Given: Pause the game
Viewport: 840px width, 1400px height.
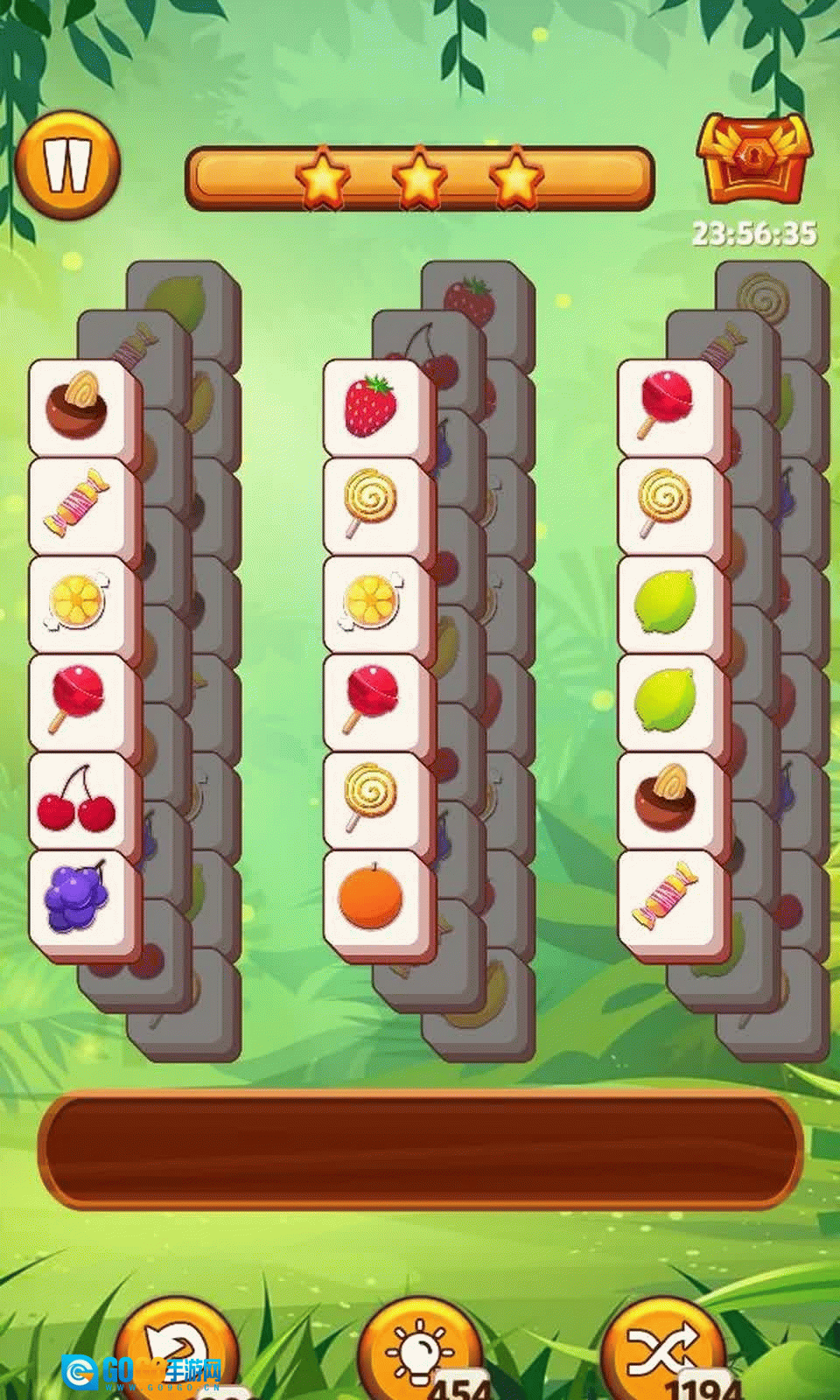Looking at the screenshot, I should point(67,164).
